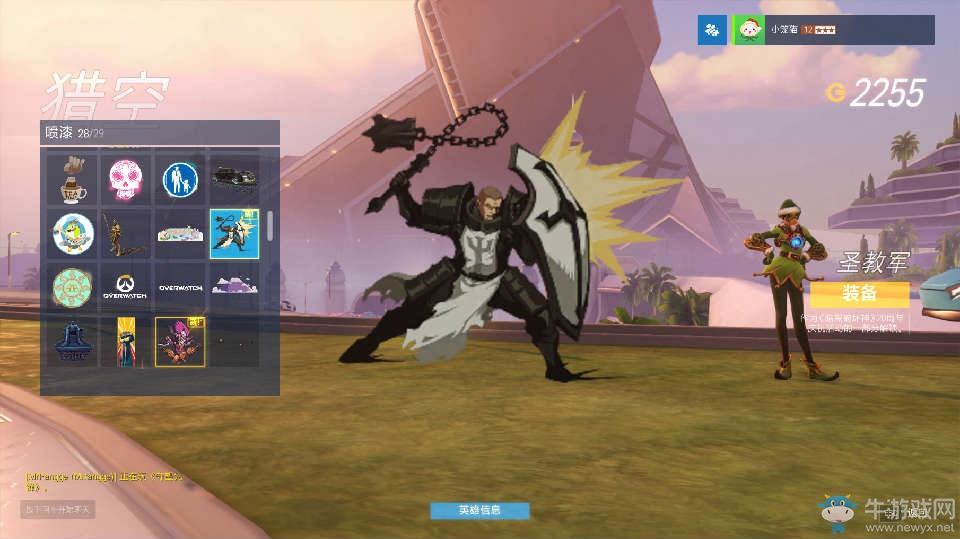Select the purple clouds spray
The width and height of the screenshot is (960, 539).
point(233,287)
